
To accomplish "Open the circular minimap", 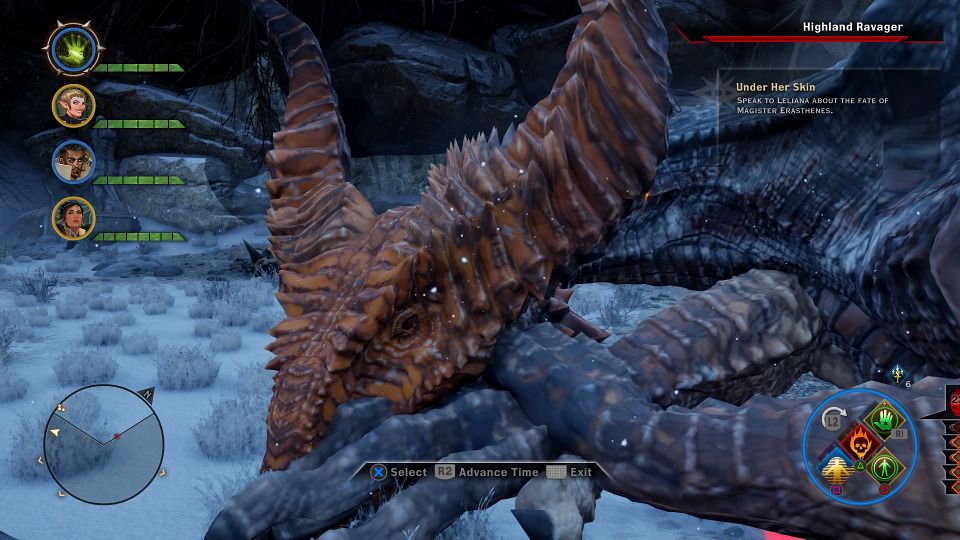I will click(x=104, y=445).
